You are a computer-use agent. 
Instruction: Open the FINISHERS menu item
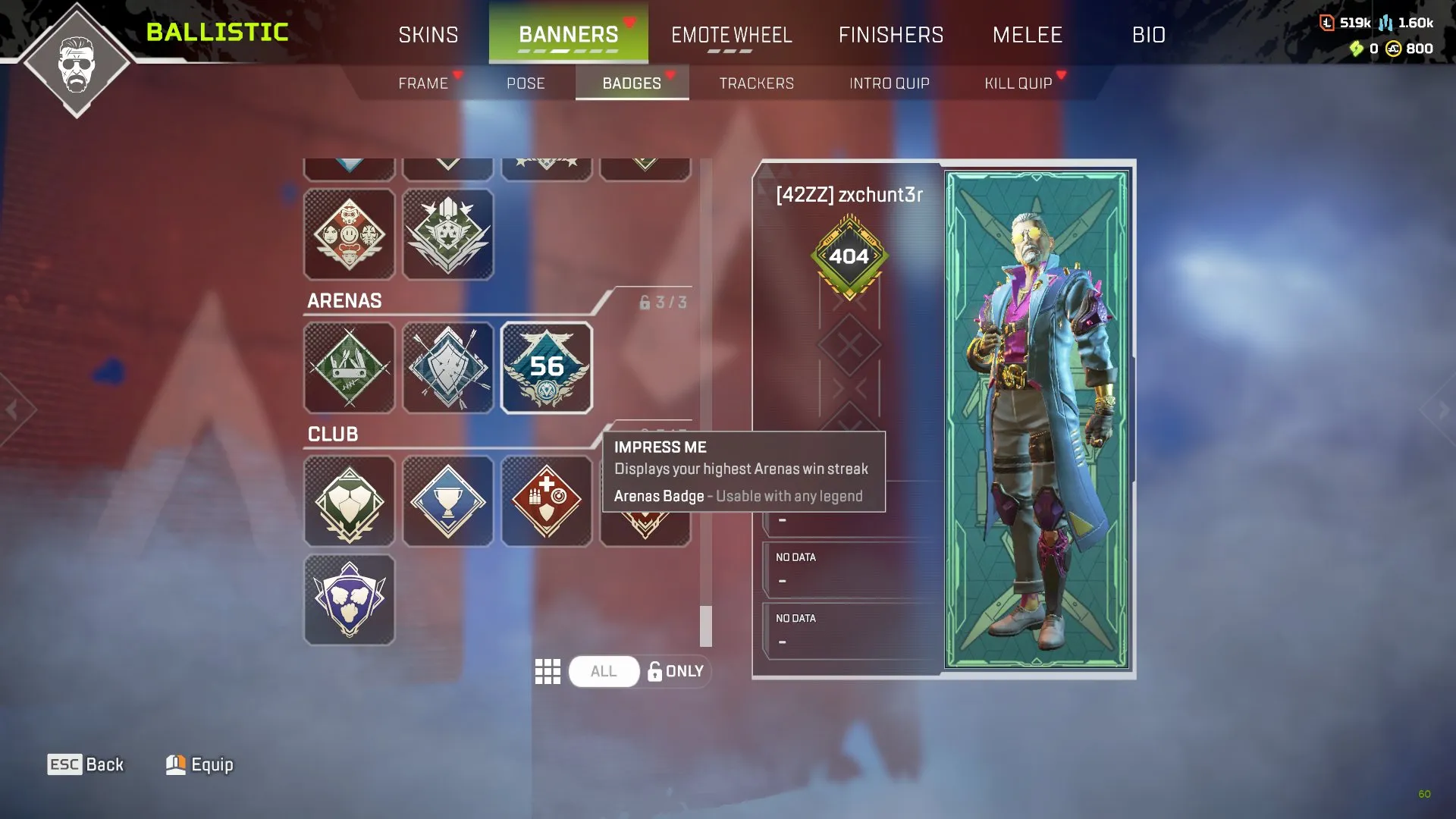892,34
